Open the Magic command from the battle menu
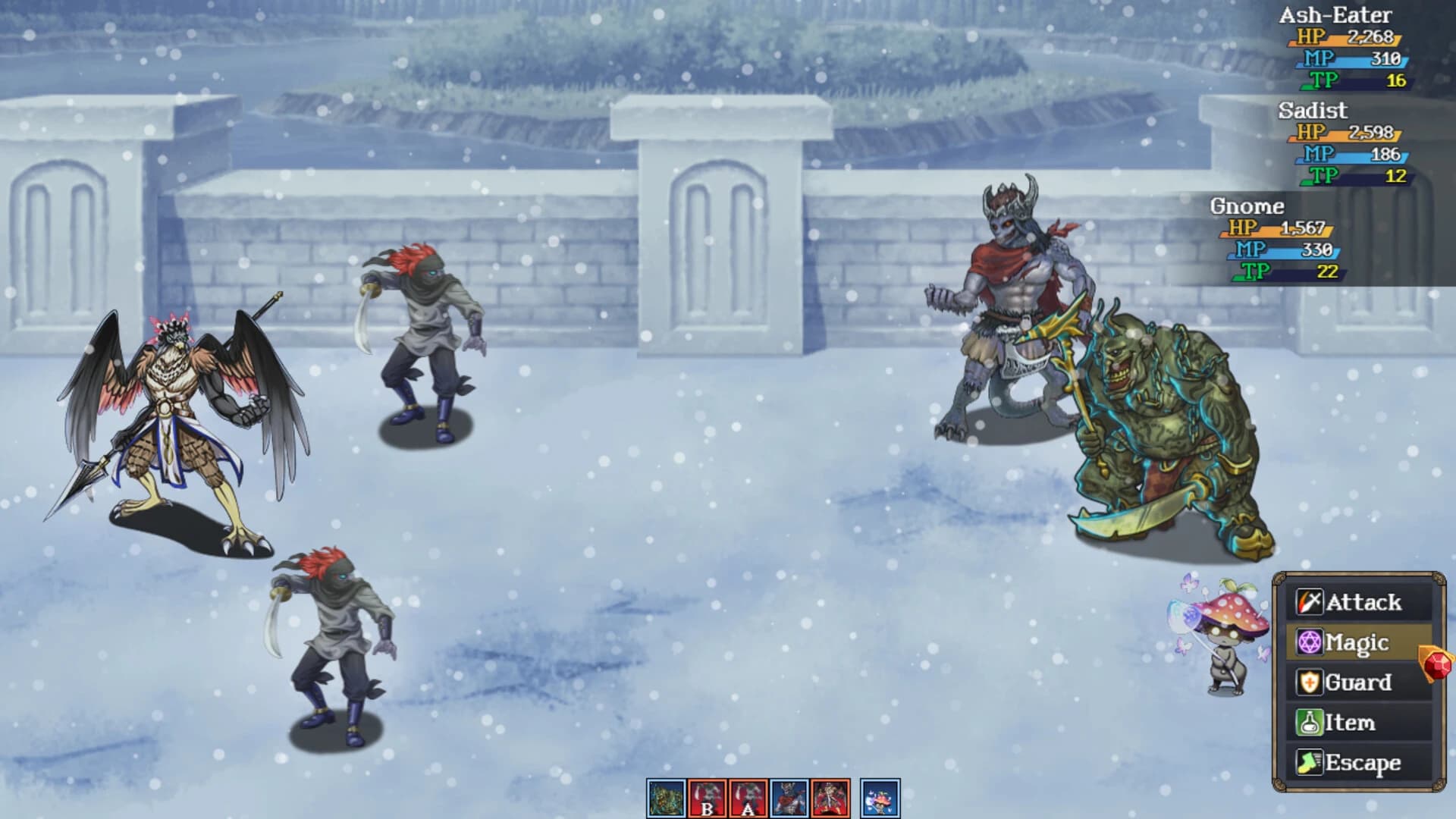The height and width of the screenshot is (819, 1456). (1357, 641)
